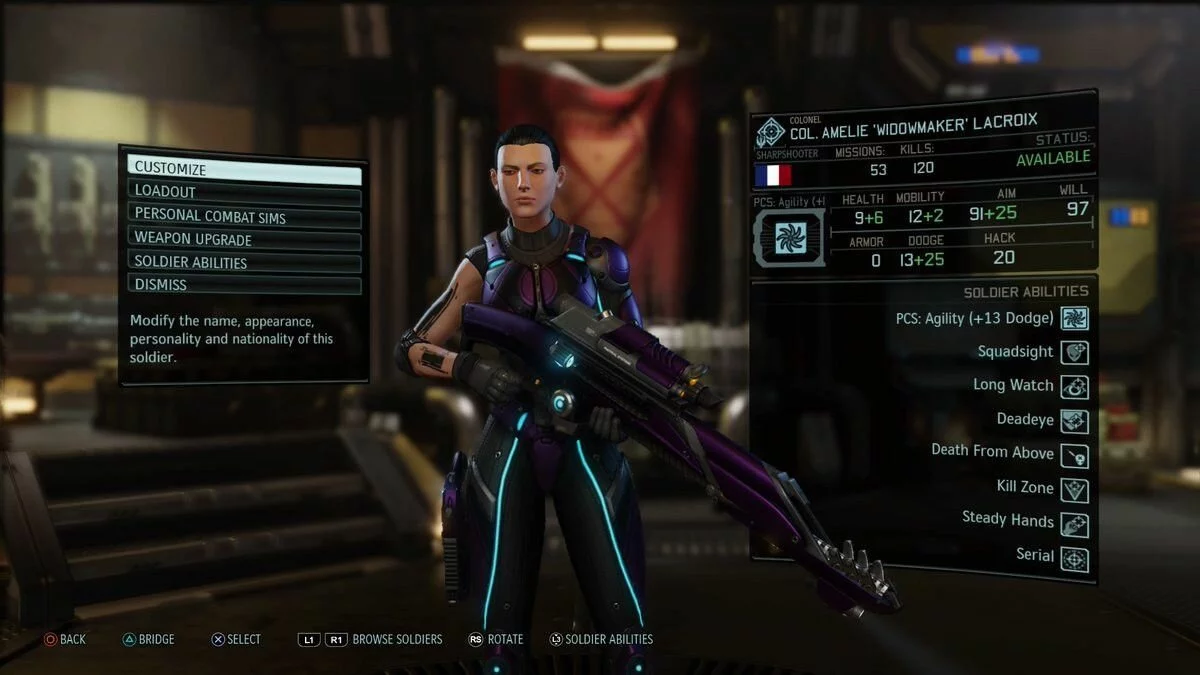This screenshot has height=675, width=1200.
Task: Open Soldier Abilities from the menu
Action: (x=244, y=262)
